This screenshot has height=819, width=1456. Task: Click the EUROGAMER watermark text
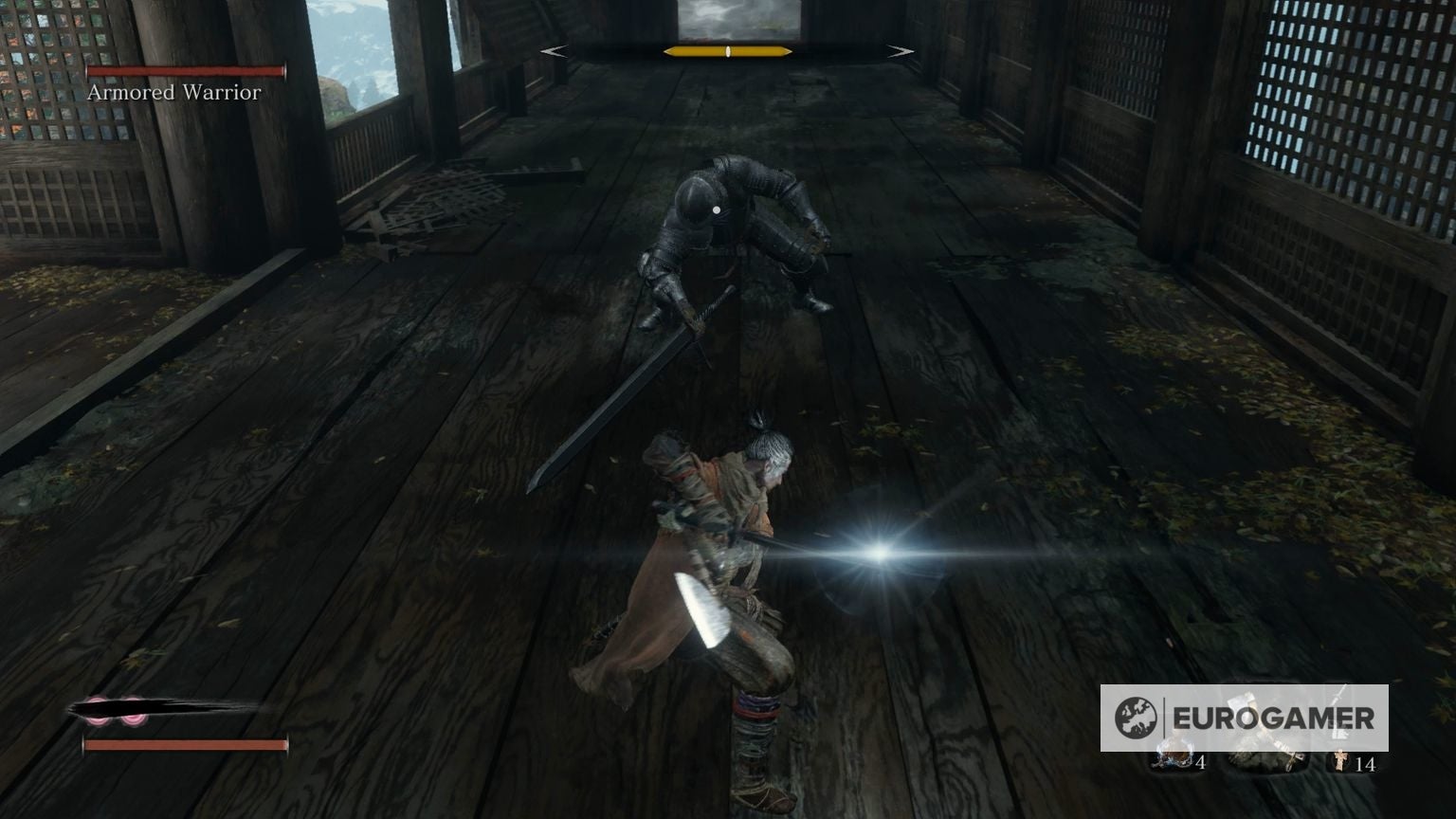1276,716
